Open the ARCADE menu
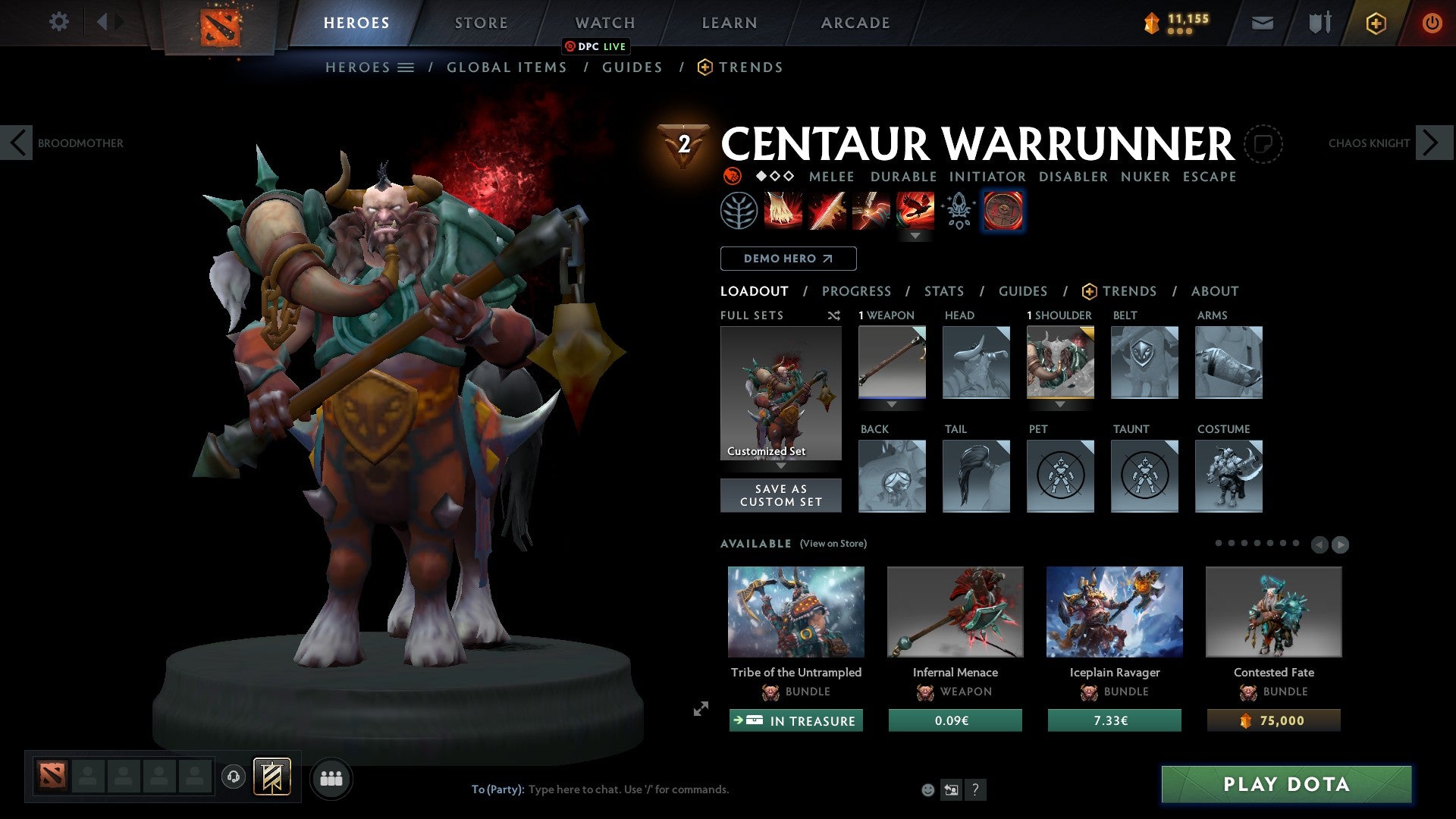The width and height of the screenshot is (1456, 819). (x=855, y=23)
